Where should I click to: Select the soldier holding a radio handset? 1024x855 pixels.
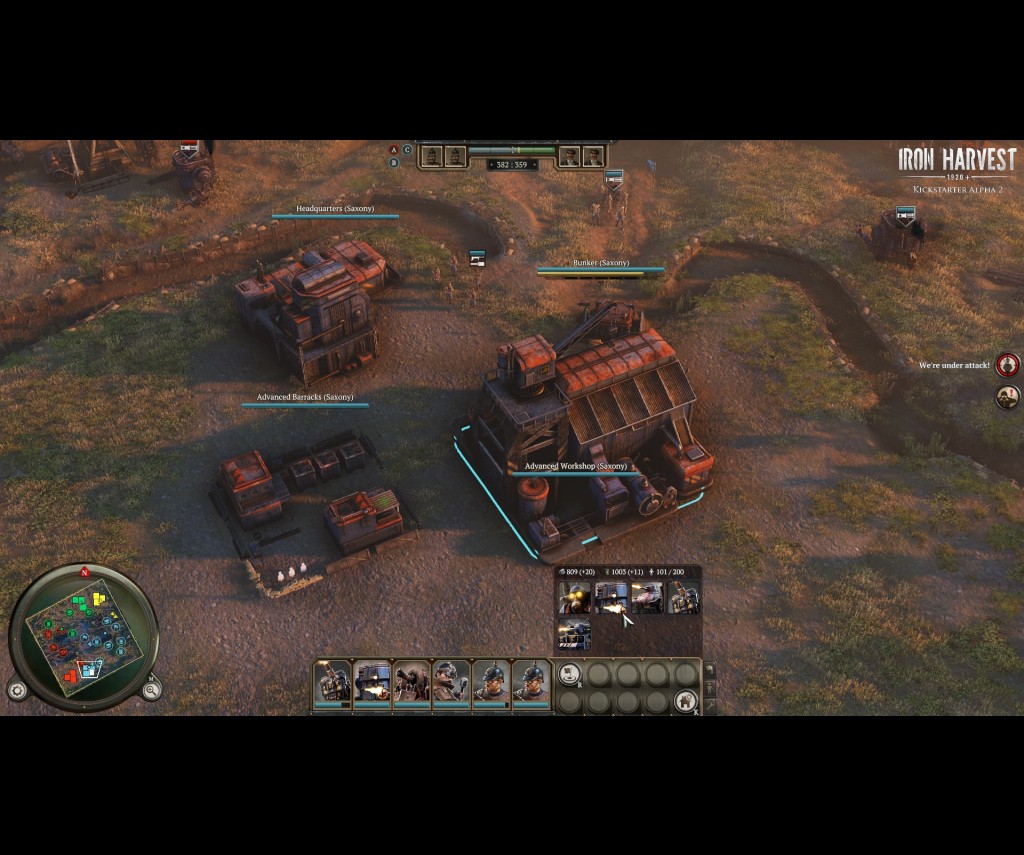pyautogui.click(x=451, y=684)
